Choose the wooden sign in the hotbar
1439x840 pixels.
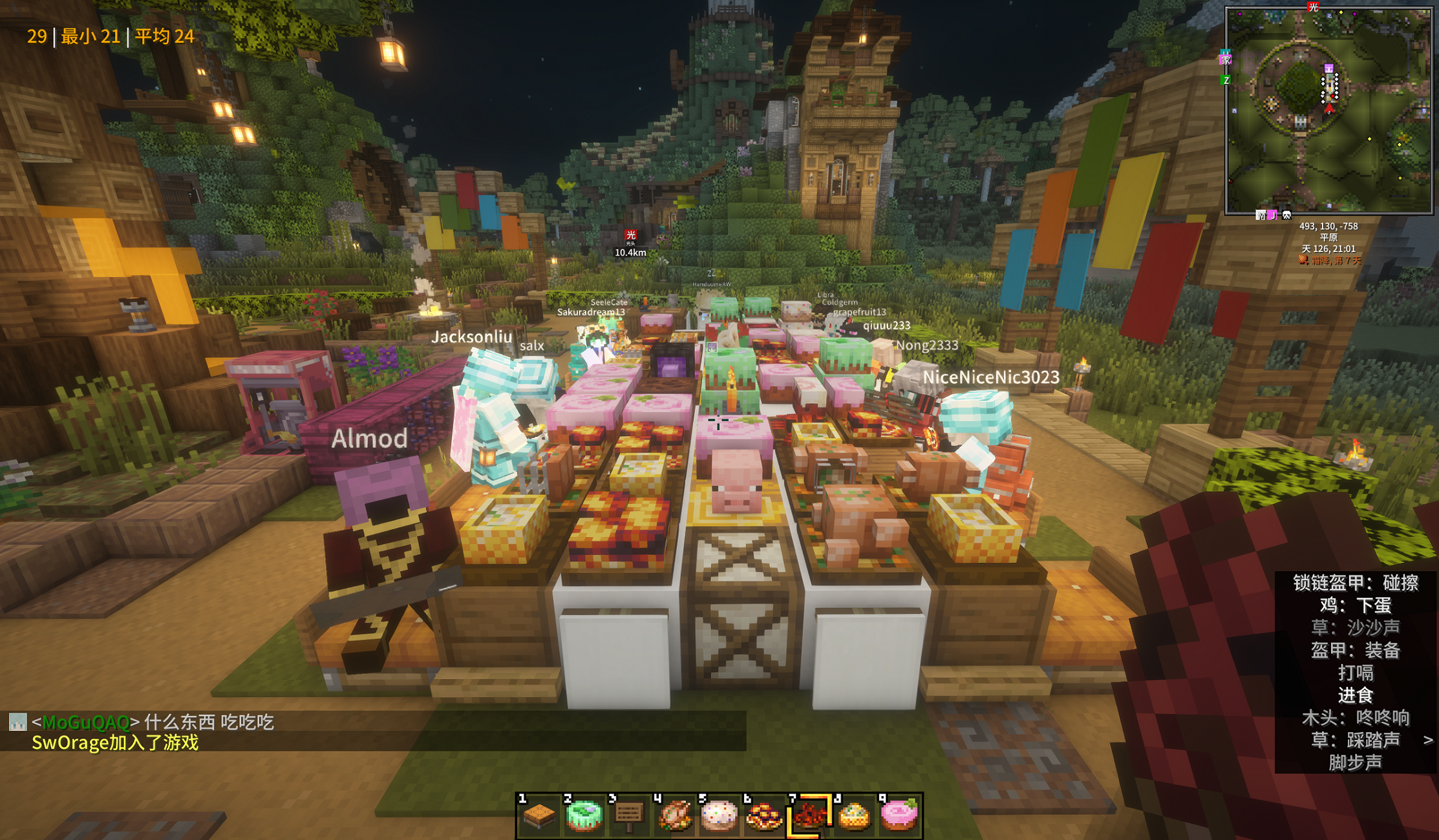[629, 815]
